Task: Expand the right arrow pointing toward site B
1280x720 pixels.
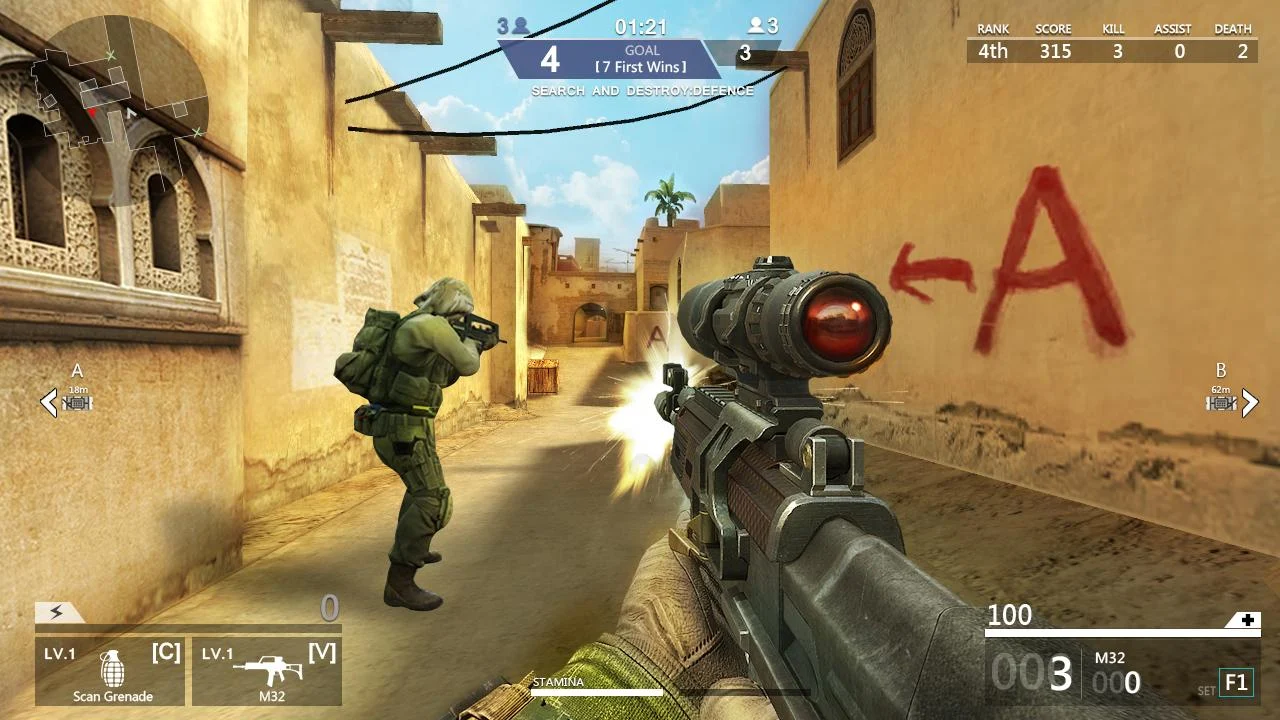Action: click(1249, 403)
